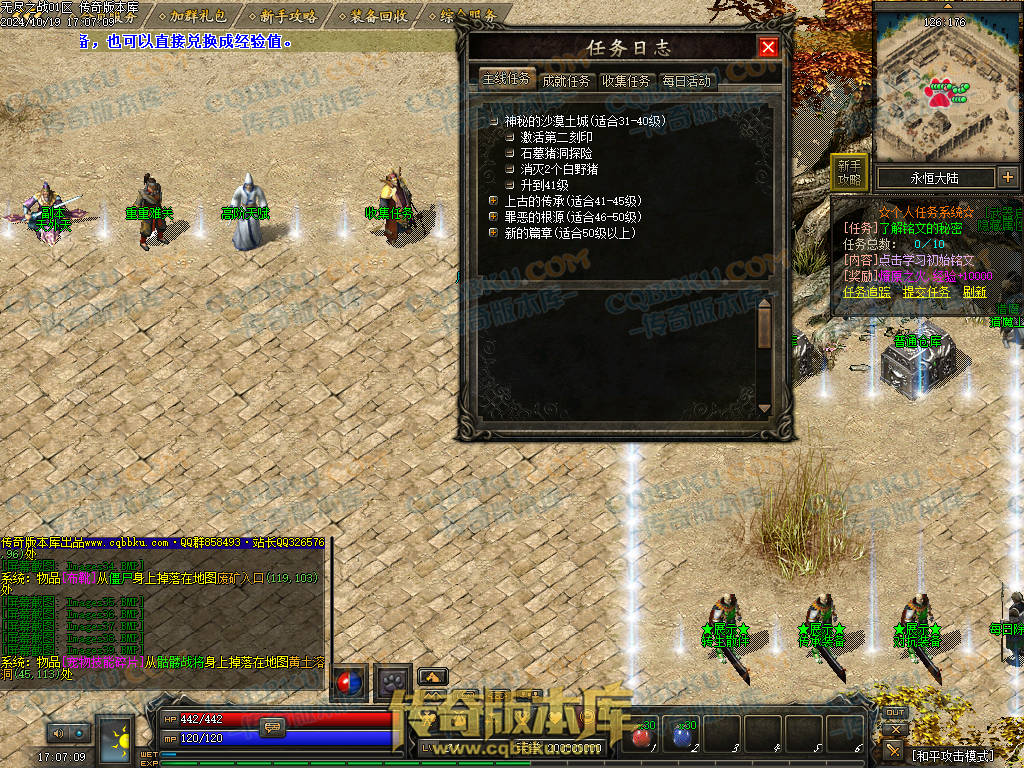Pick the 升到41级 quest entry
The height and width of the screenshot is (768, 1024).
click(544, 185)
